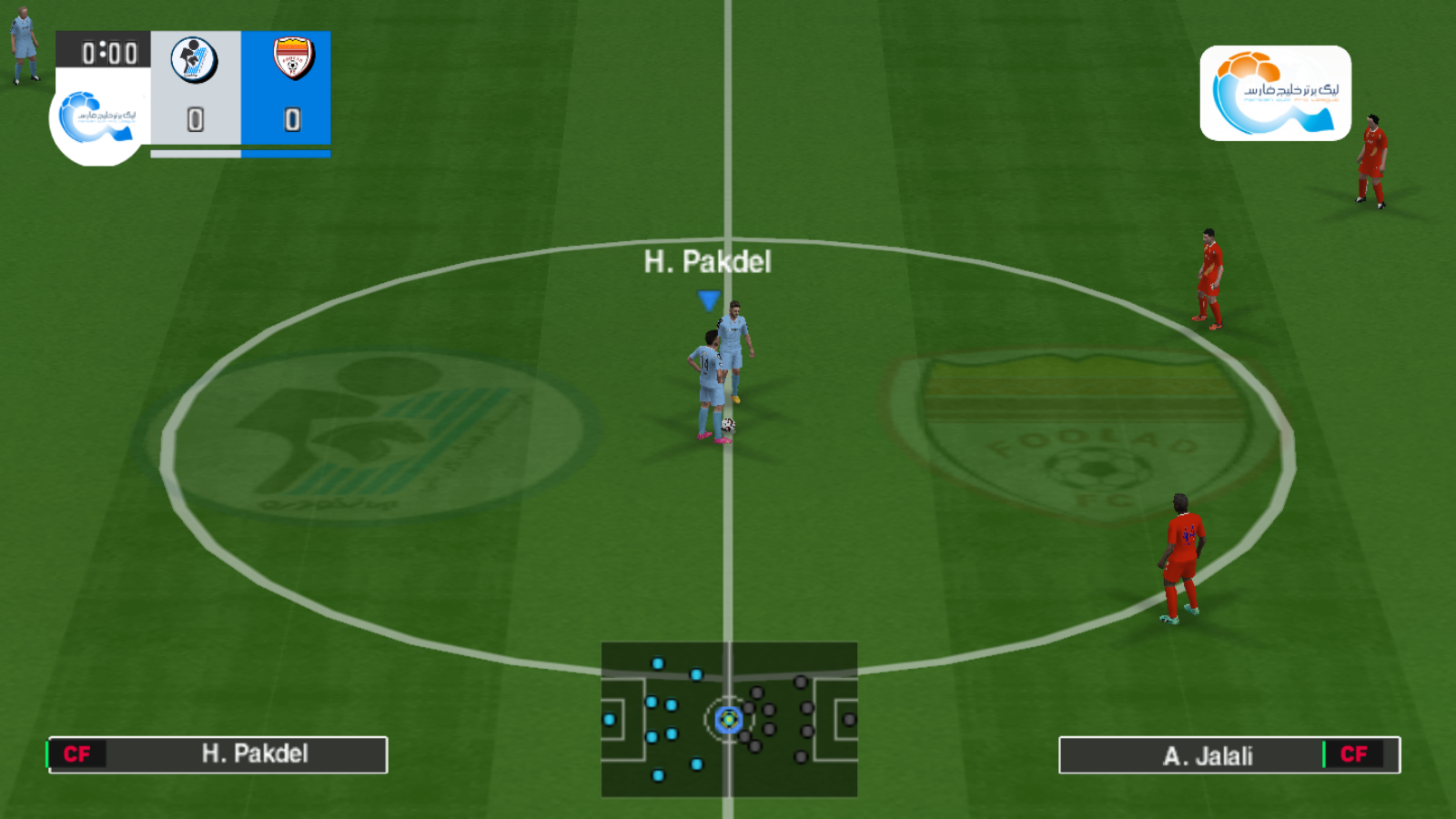Open the H. Pakdel name label above the player

(x=707, y=263)
